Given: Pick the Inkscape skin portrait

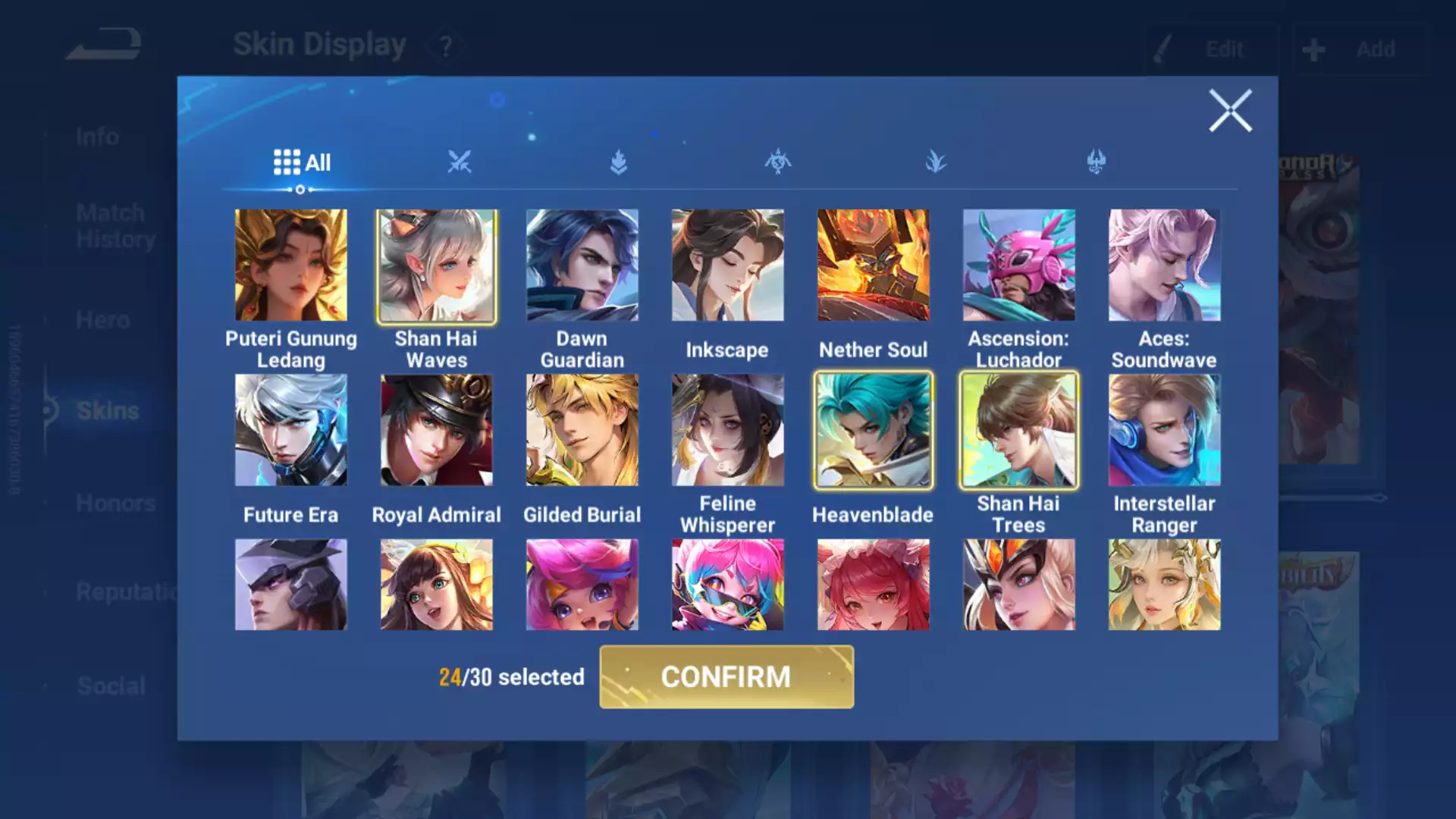Looking at the screenshot, I should [x=728, y=265].
